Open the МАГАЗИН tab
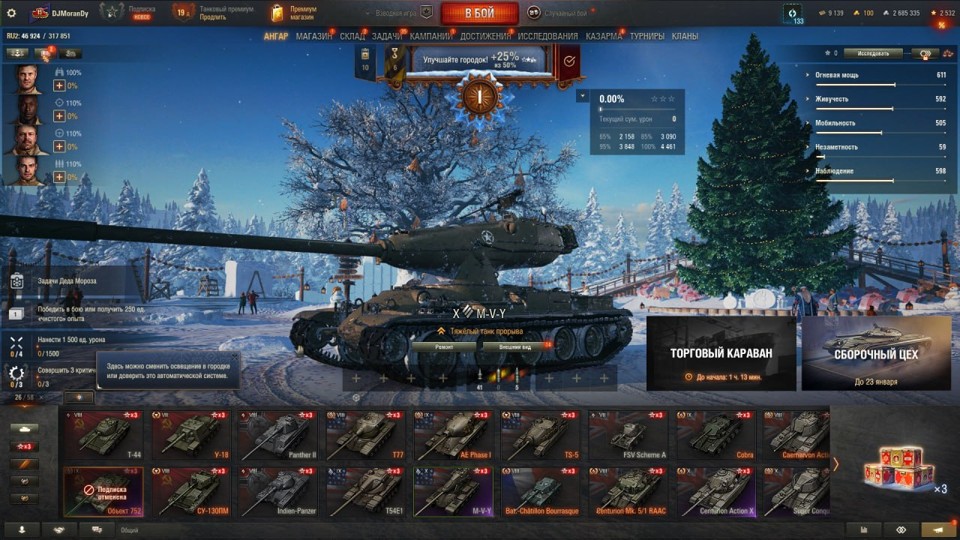The height and width of the screenshot is (540, 960). click(314, 36)
